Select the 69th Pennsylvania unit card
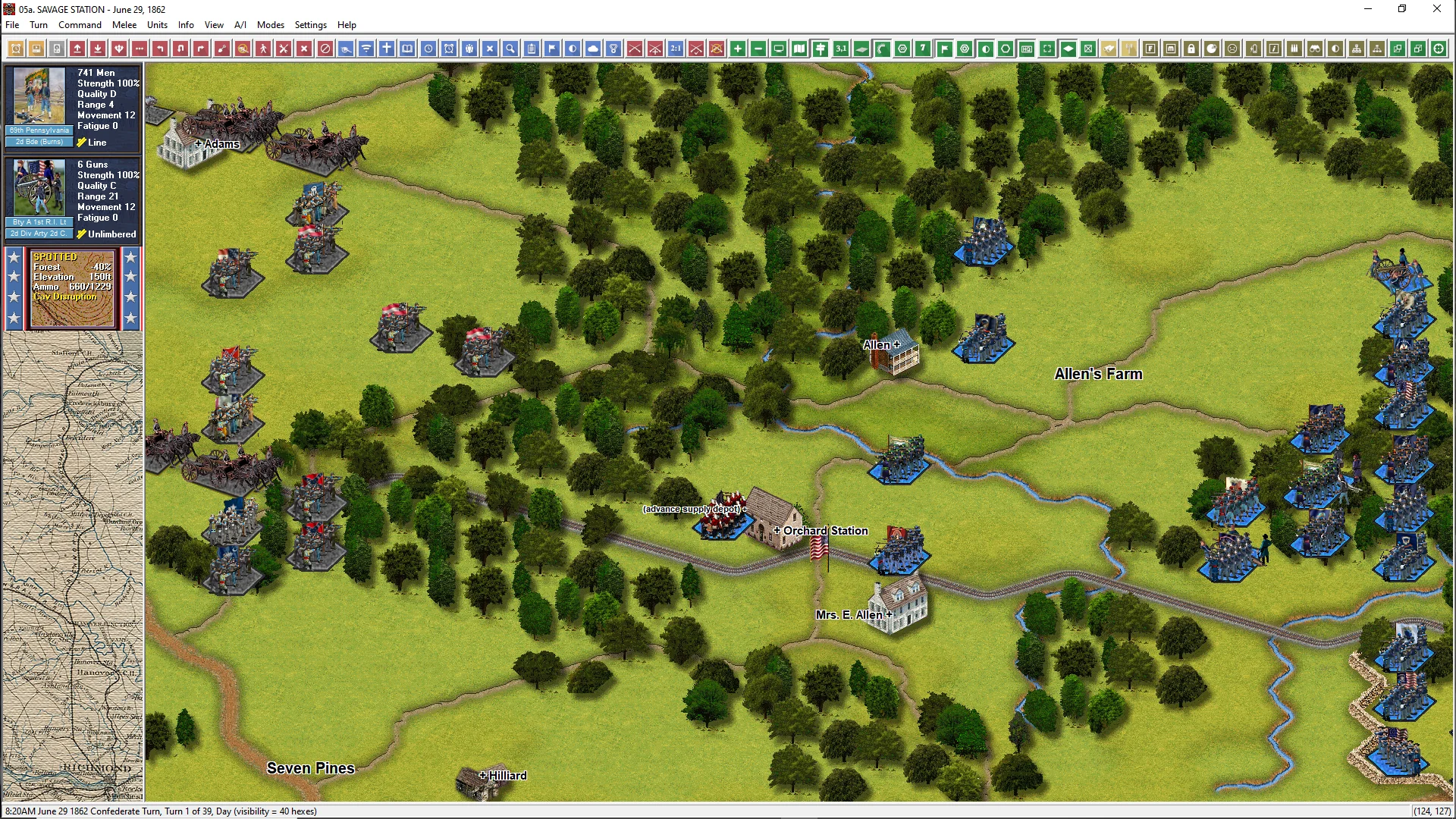The height and width of the screenshot is (819, 1456). pyautogui.click(x=72, y=108)
